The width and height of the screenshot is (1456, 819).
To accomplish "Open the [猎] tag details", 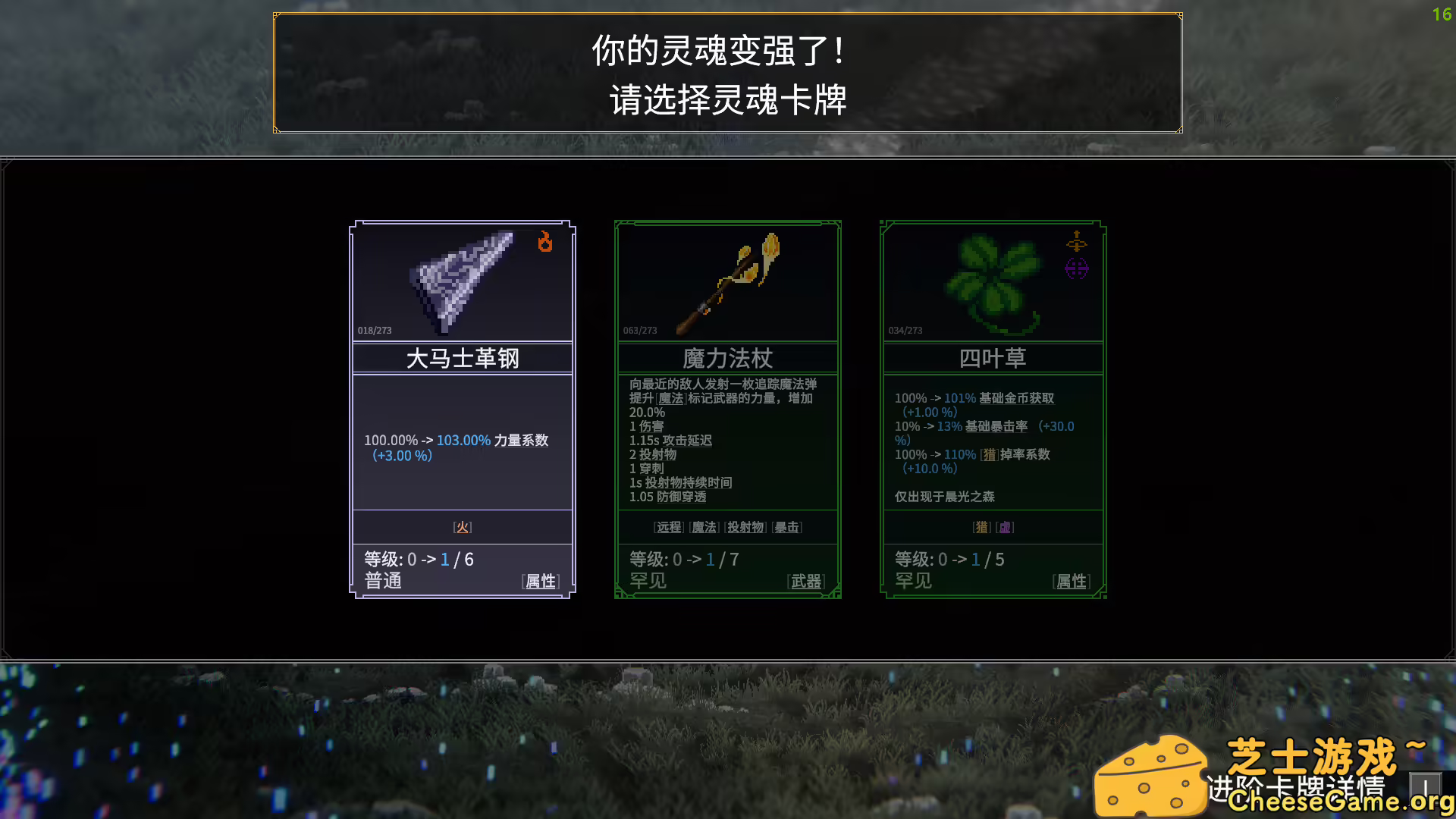I will [981, 527].
